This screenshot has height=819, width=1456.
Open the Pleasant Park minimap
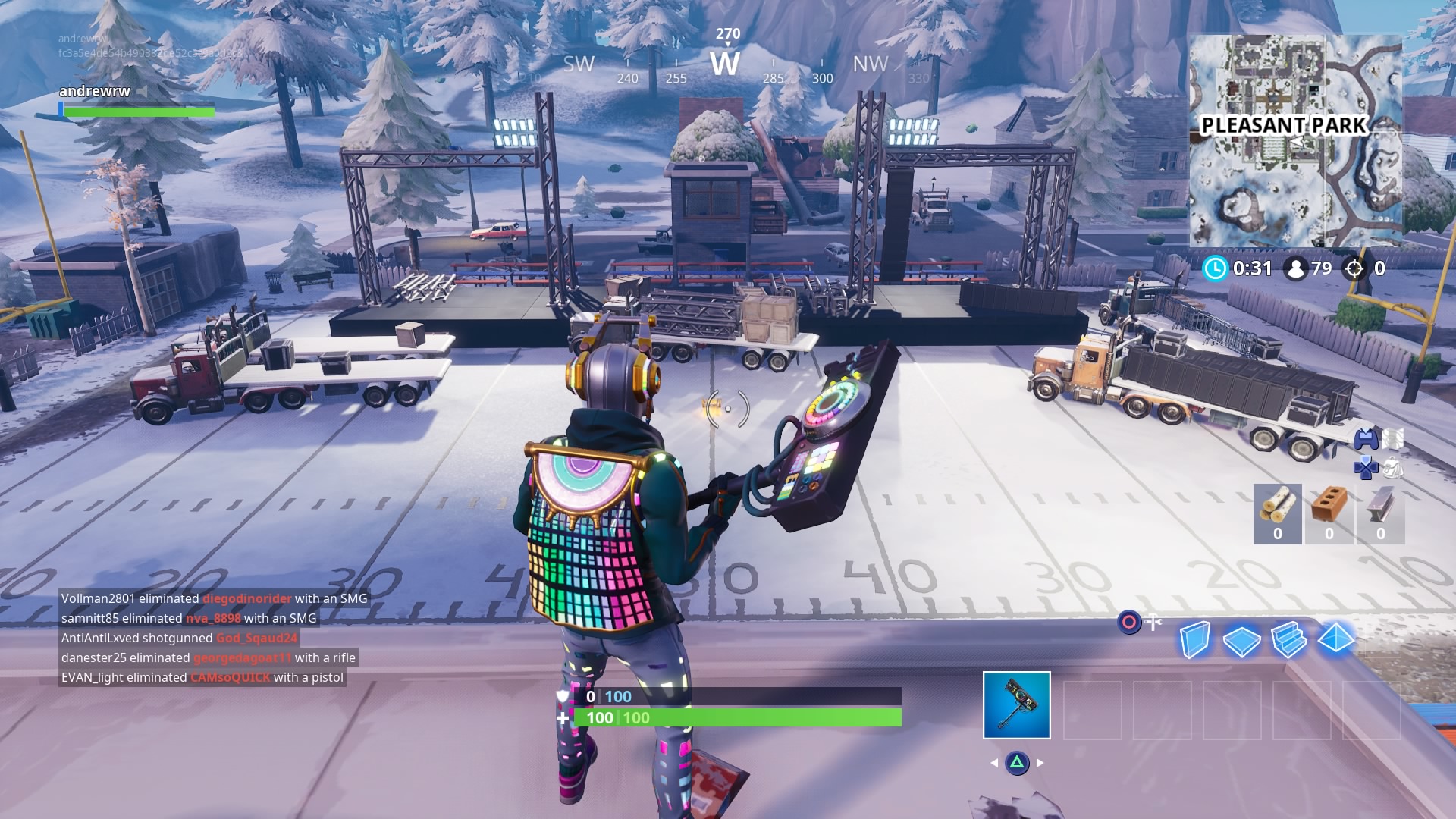[x=1295, y=140]
